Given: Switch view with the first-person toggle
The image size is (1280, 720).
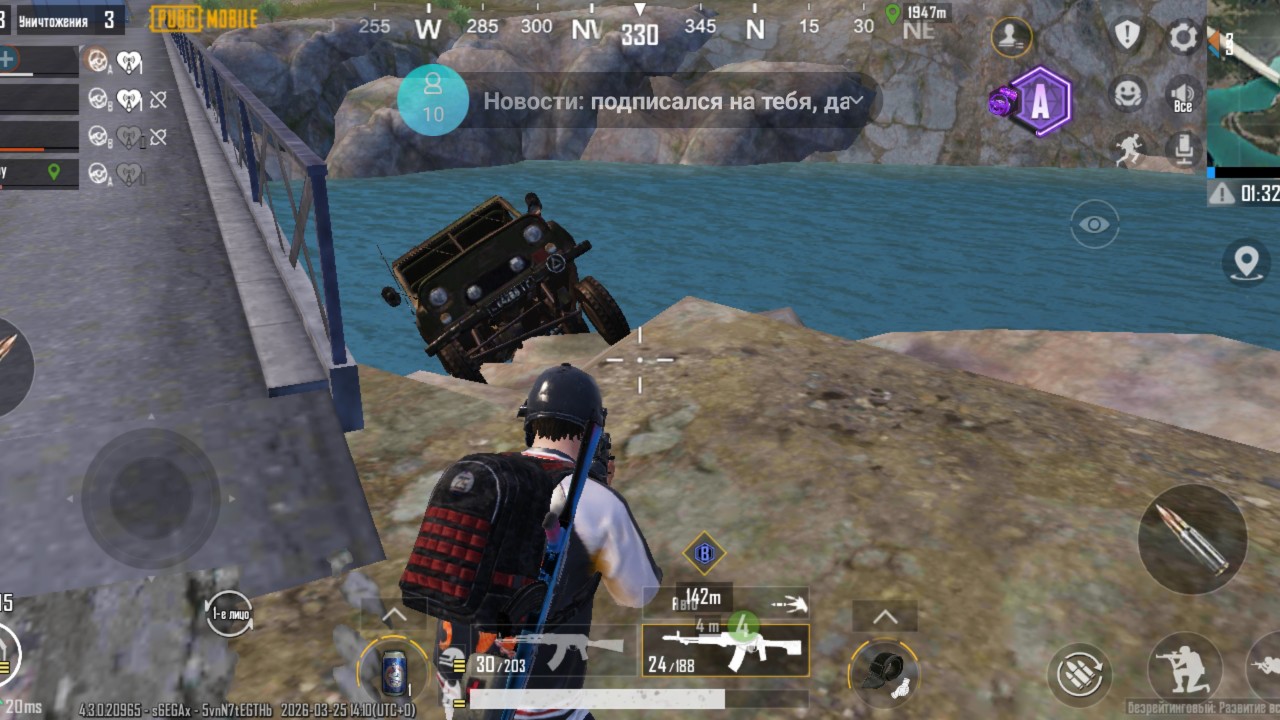Looking at the screenshot, I should (x=229, y=613).
